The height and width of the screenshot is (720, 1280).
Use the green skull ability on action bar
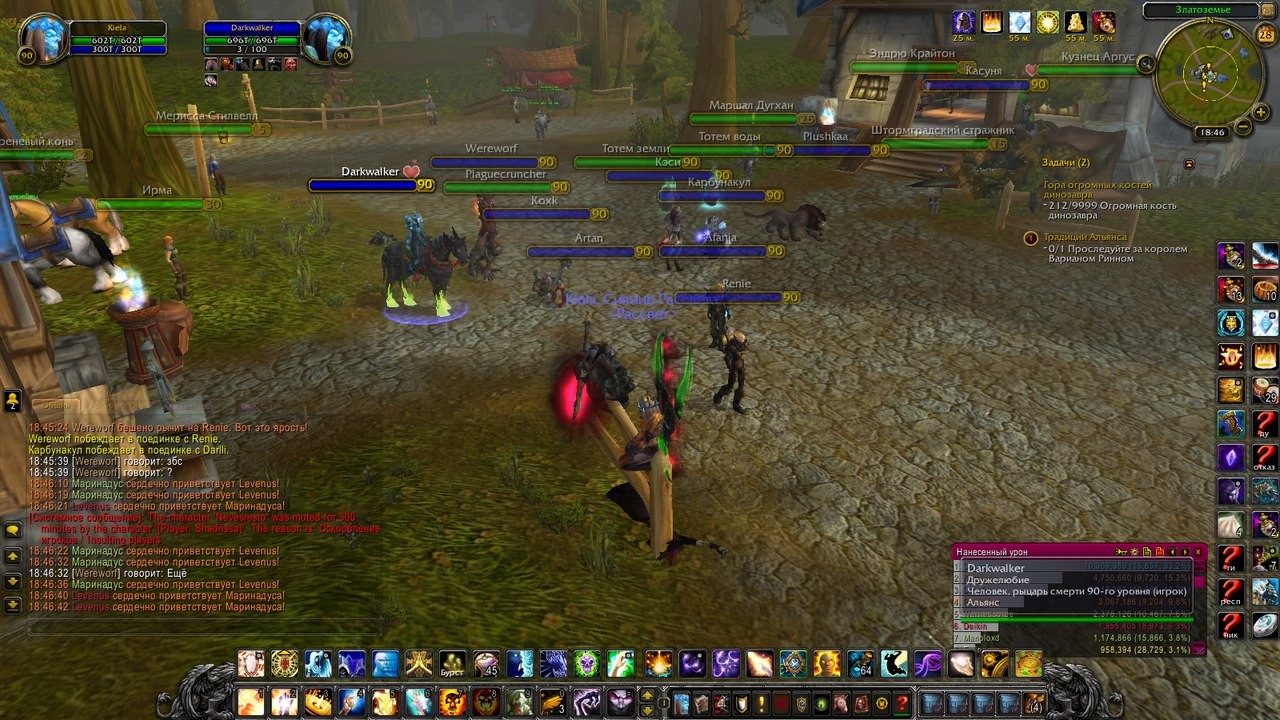(587, 664)
